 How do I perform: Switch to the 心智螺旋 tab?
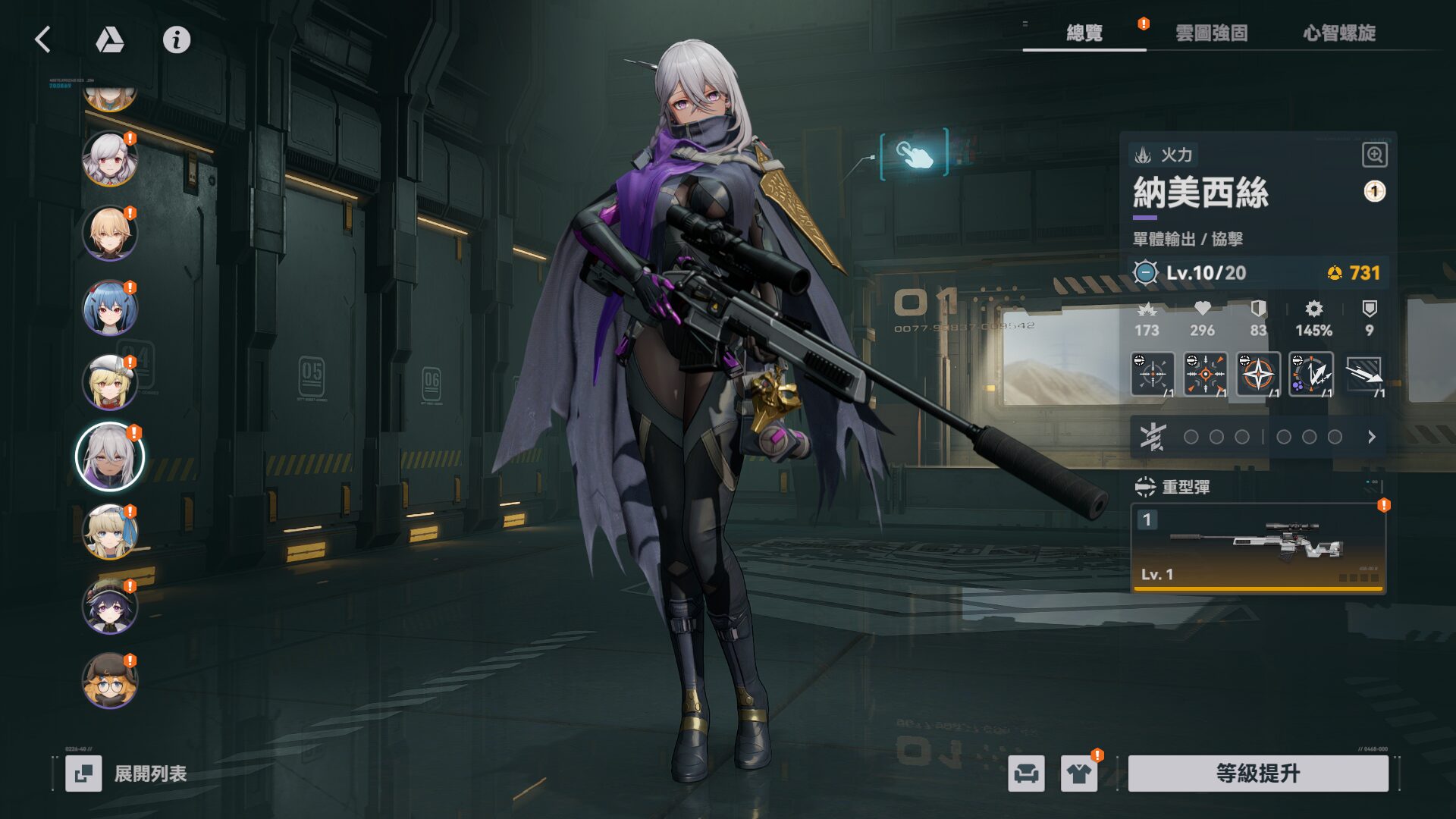[1339, 33]
